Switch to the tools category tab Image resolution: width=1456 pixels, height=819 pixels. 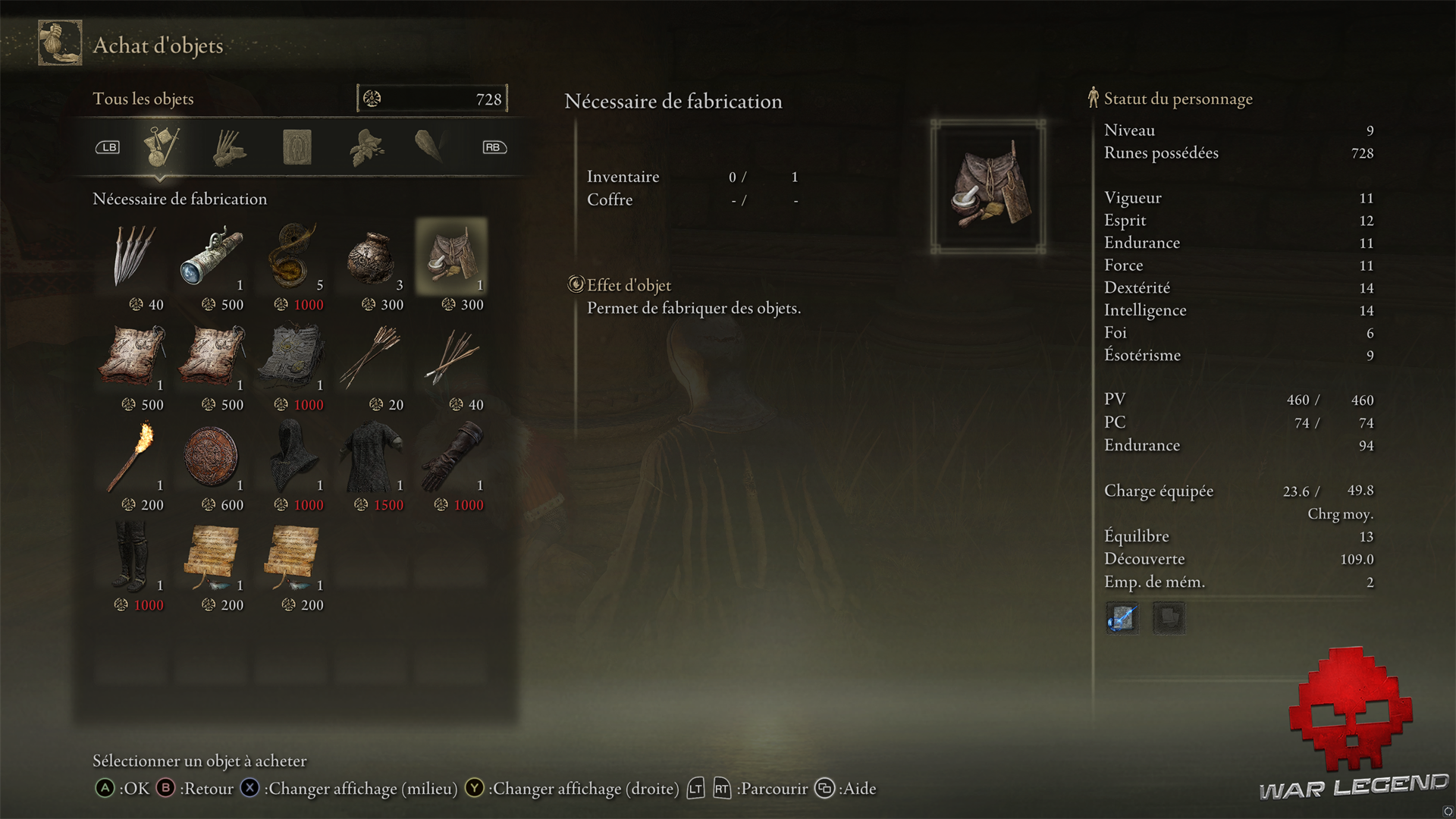click(162, 146)
